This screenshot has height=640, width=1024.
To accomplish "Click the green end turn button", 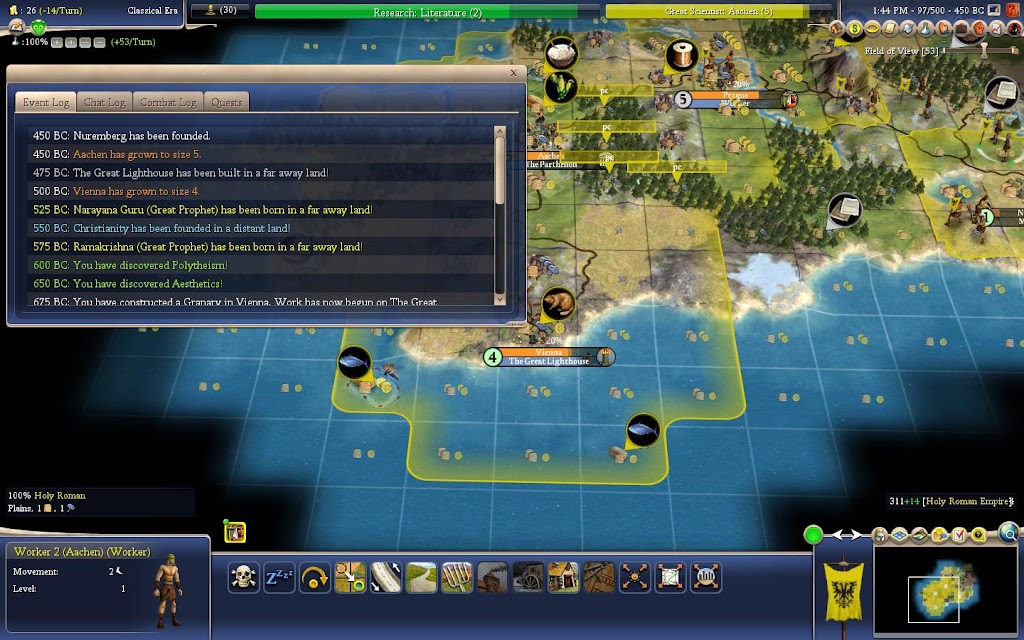I will coord(814,535).
